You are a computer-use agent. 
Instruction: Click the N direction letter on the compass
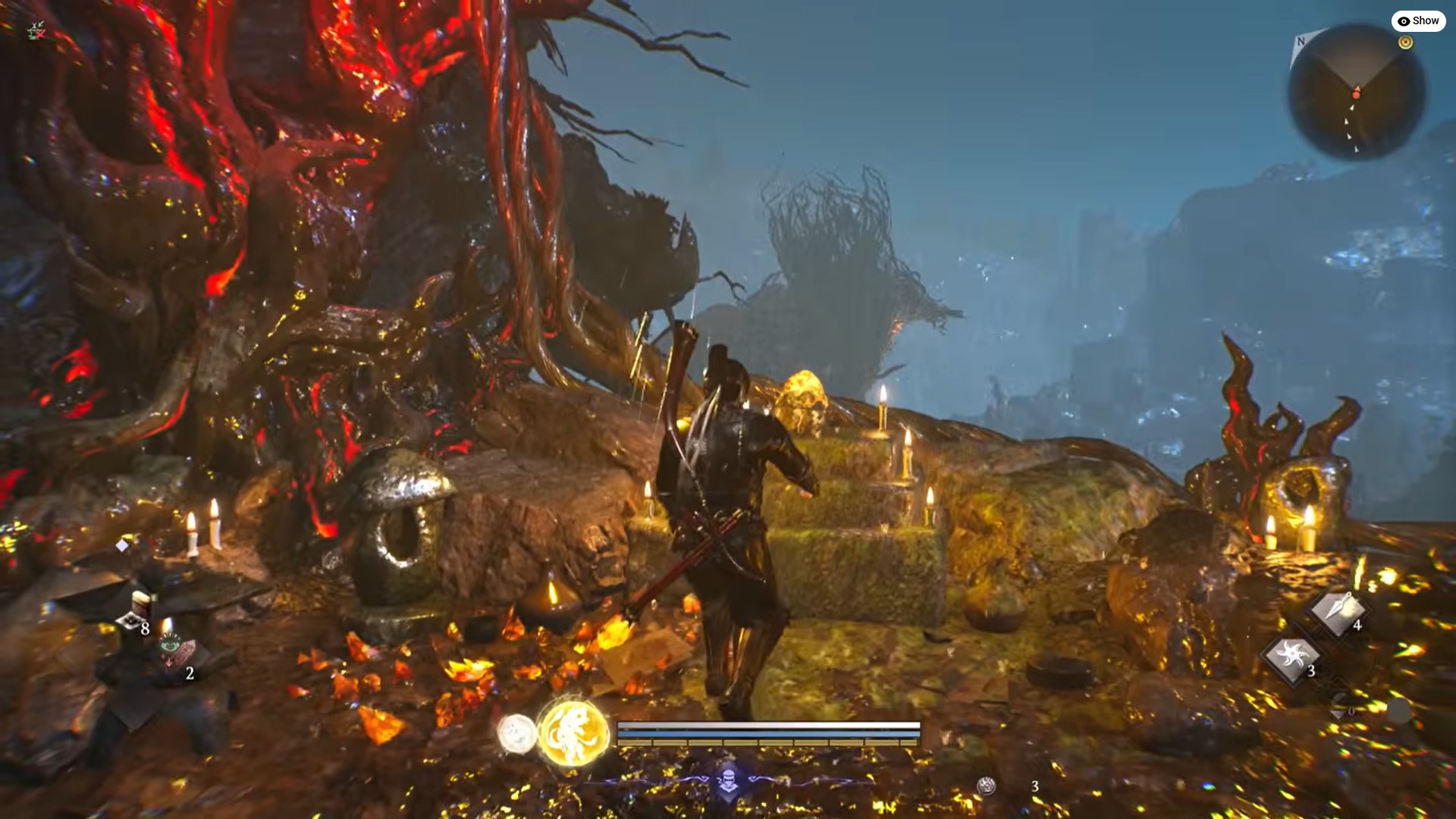(x=1301, y=42)
